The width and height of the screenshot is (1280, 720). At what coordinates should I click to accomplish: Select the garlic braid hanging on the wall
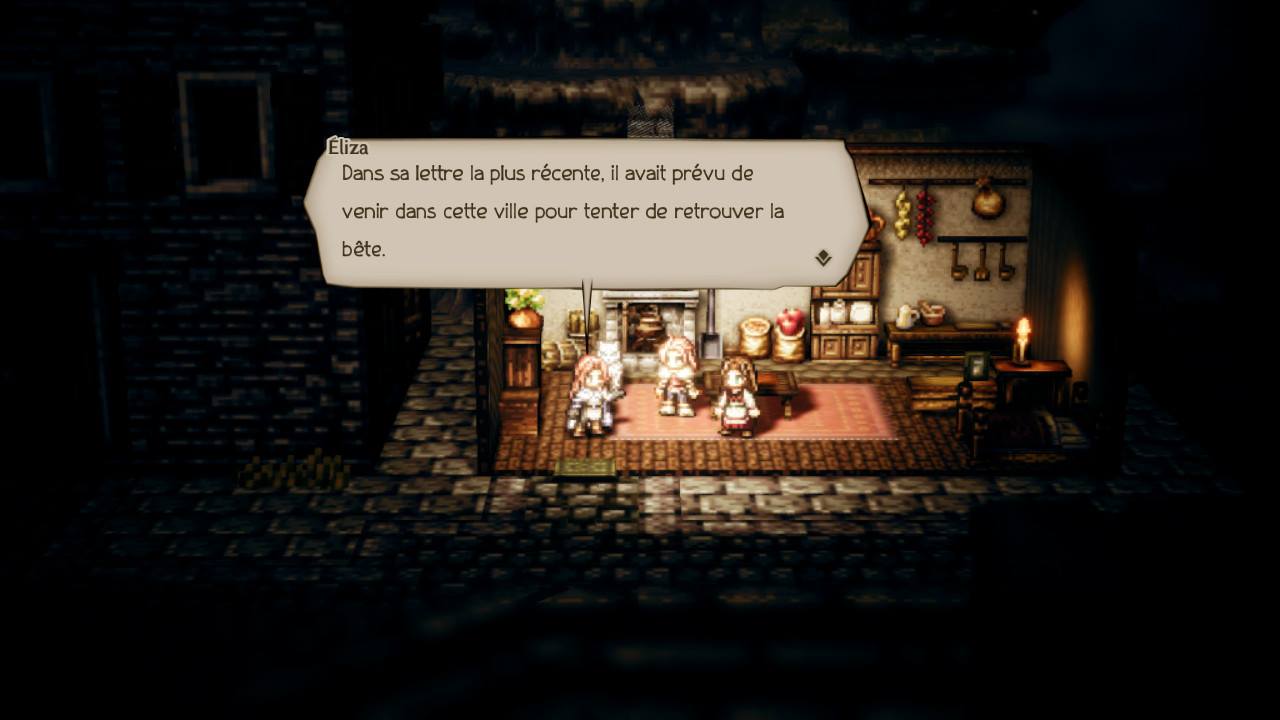902,213
